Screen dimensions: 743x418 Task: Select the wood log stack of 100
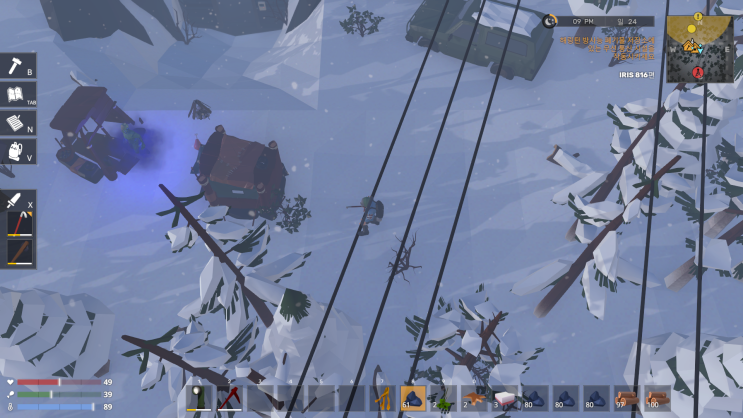point(657,399)
